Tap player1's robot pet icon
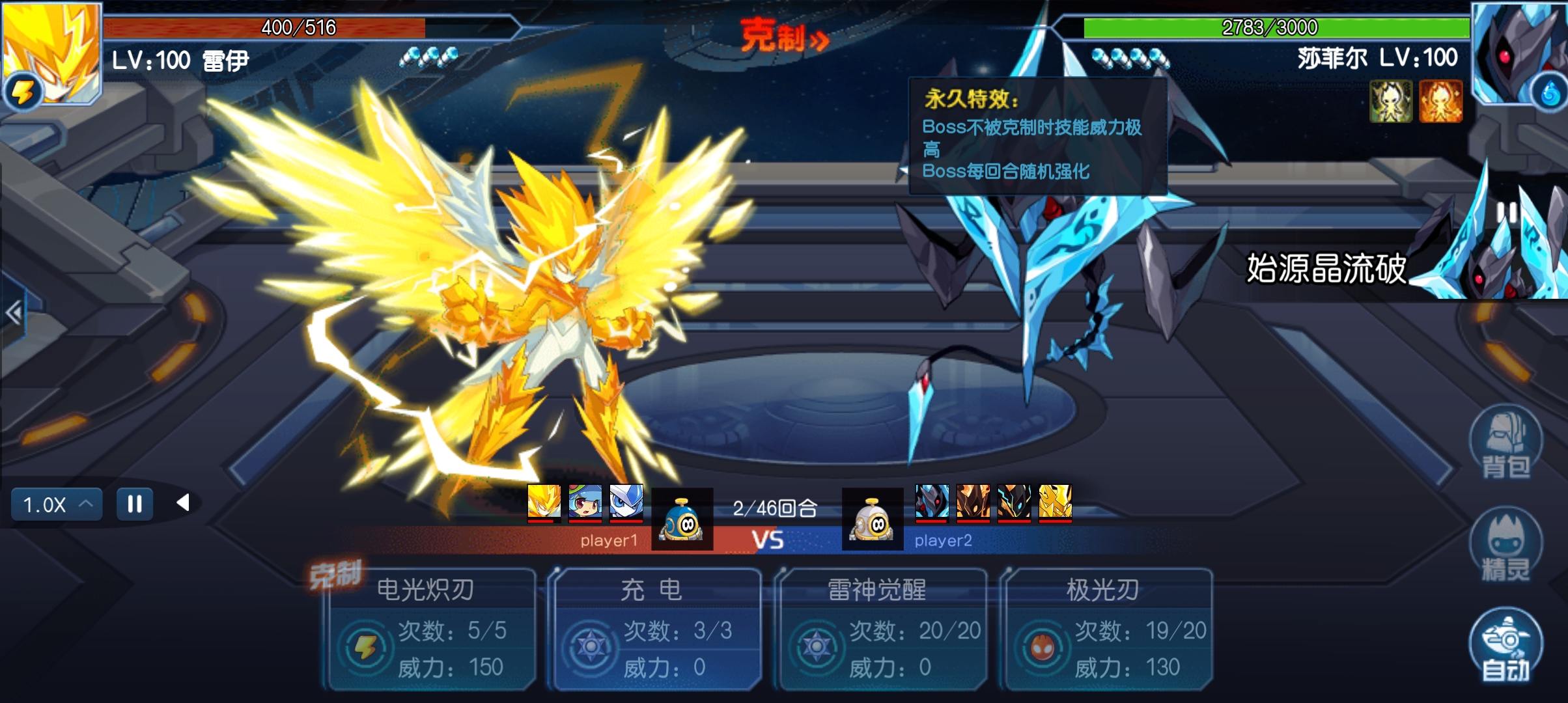The width and height of the screenshot is (1568, 703). 681,517
